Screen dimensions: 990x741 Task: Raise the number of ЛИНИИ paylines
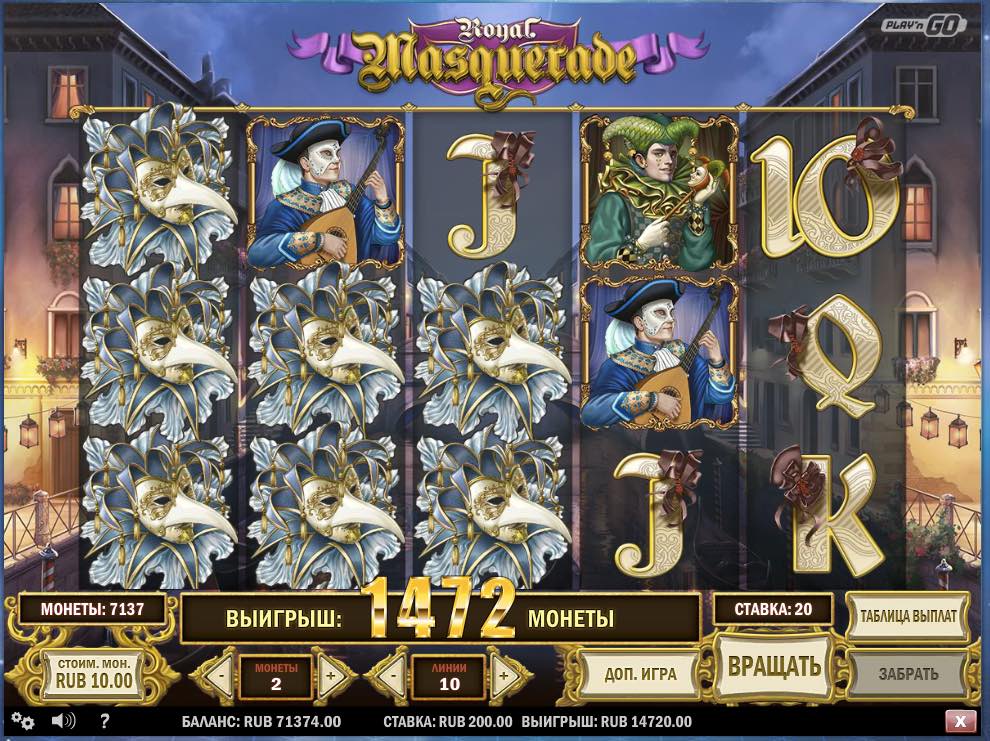tap(503, 675)
